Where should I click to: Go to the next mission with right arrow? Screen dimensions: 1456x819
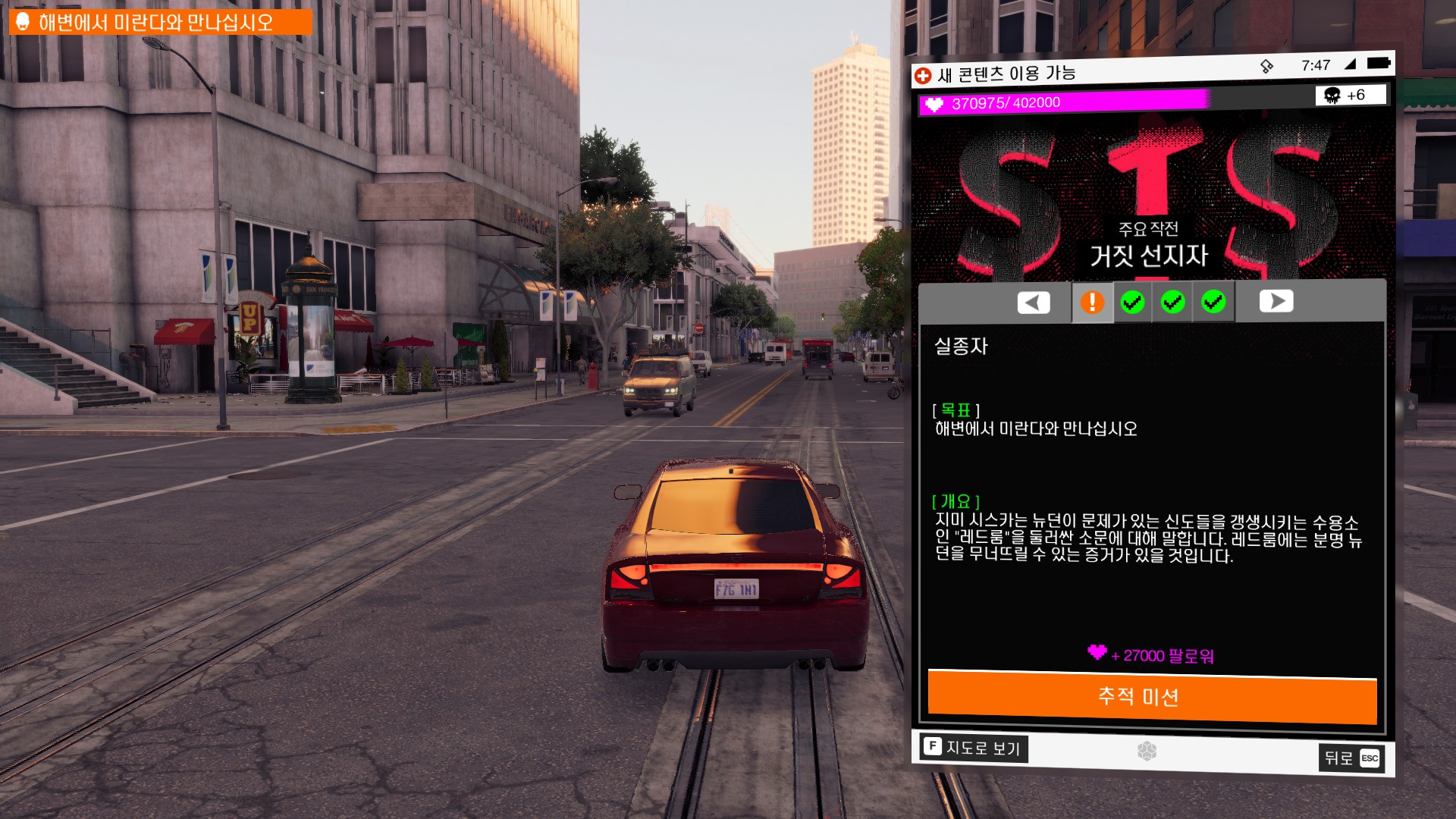[1276, 301]
